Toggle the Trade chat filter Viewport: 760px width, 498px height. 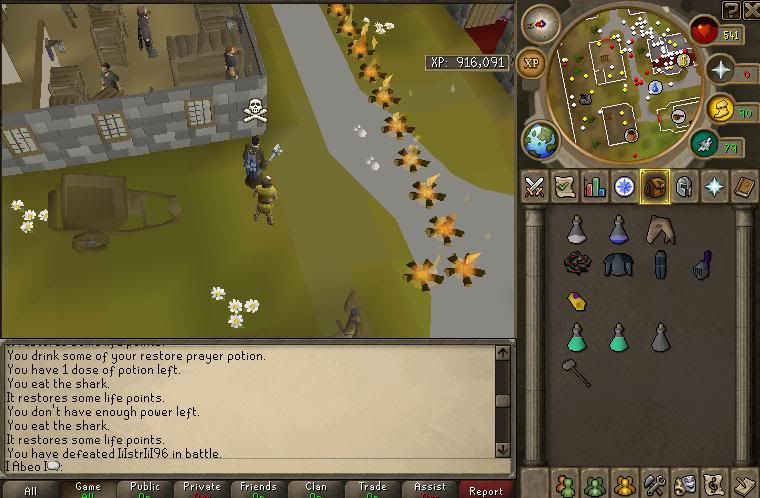(x=373, y=490)
